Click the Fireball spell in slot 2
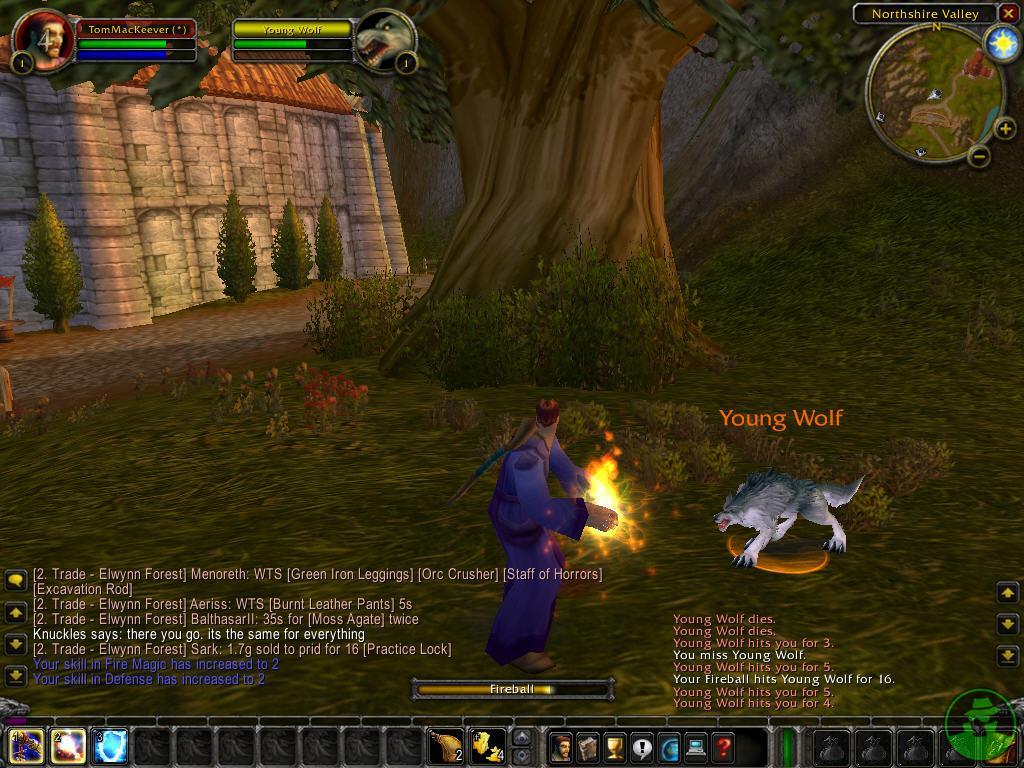1024x768 pixels. click(67, 746)
